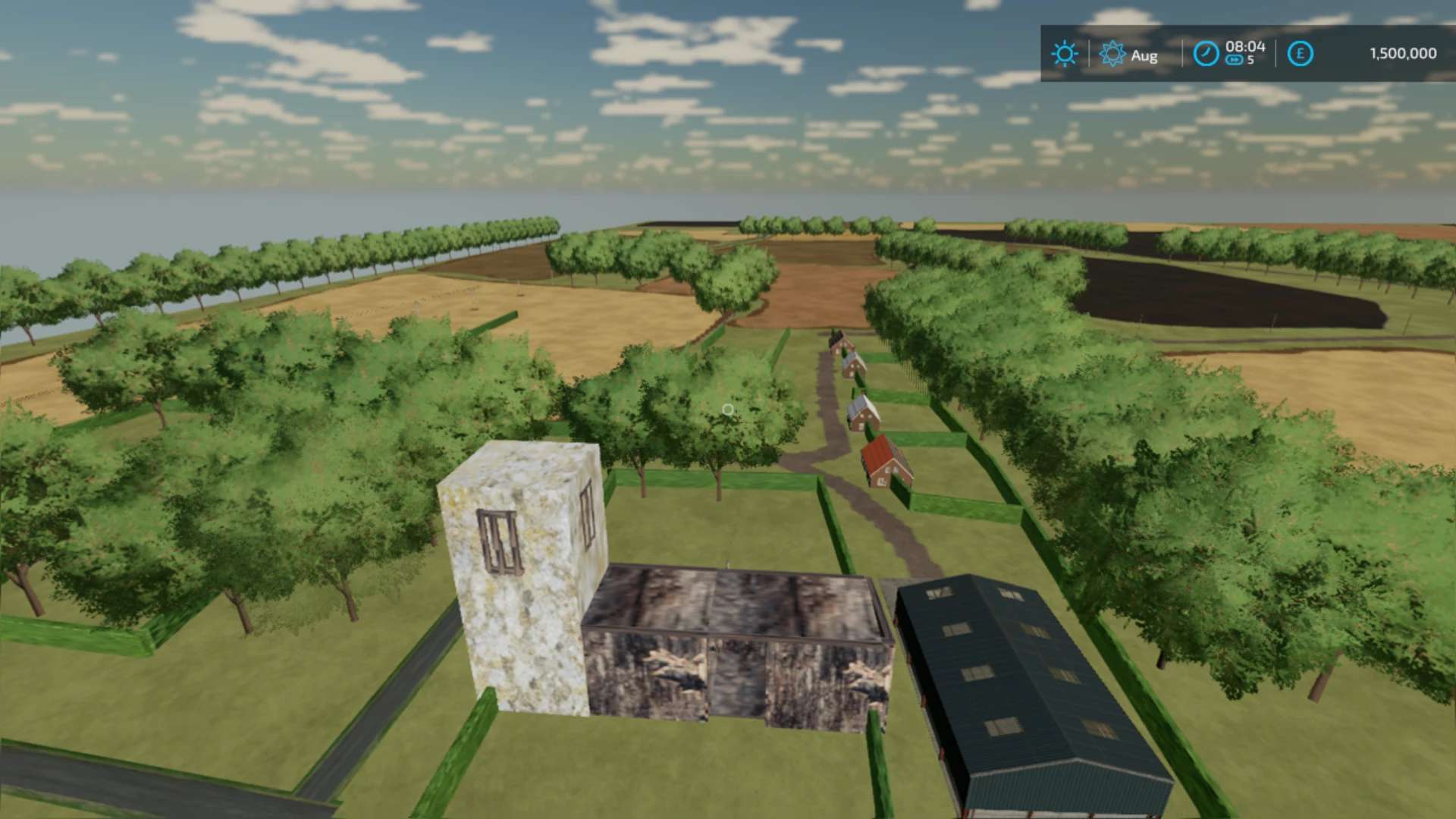
Task: Select the August season icon
Action: [x=1112, y=54]
